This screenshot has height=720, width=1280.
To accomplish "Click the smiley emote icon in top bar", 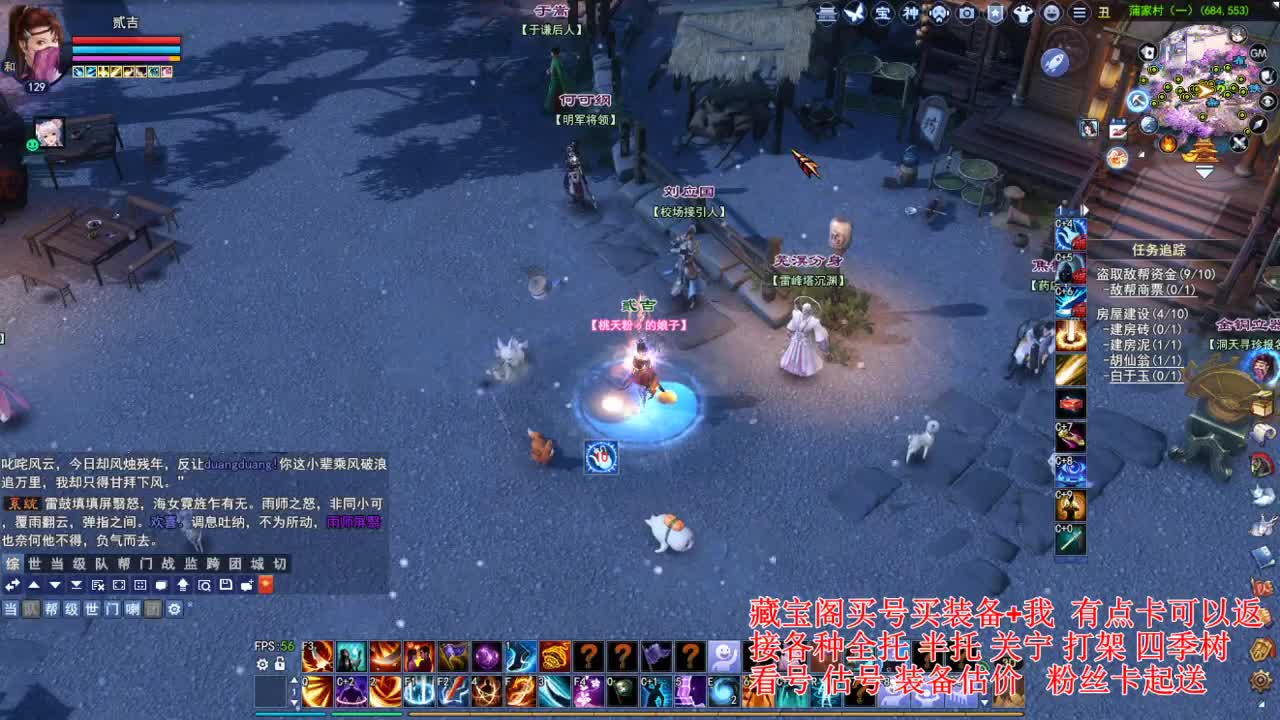I will click(x=1052, y=14).
